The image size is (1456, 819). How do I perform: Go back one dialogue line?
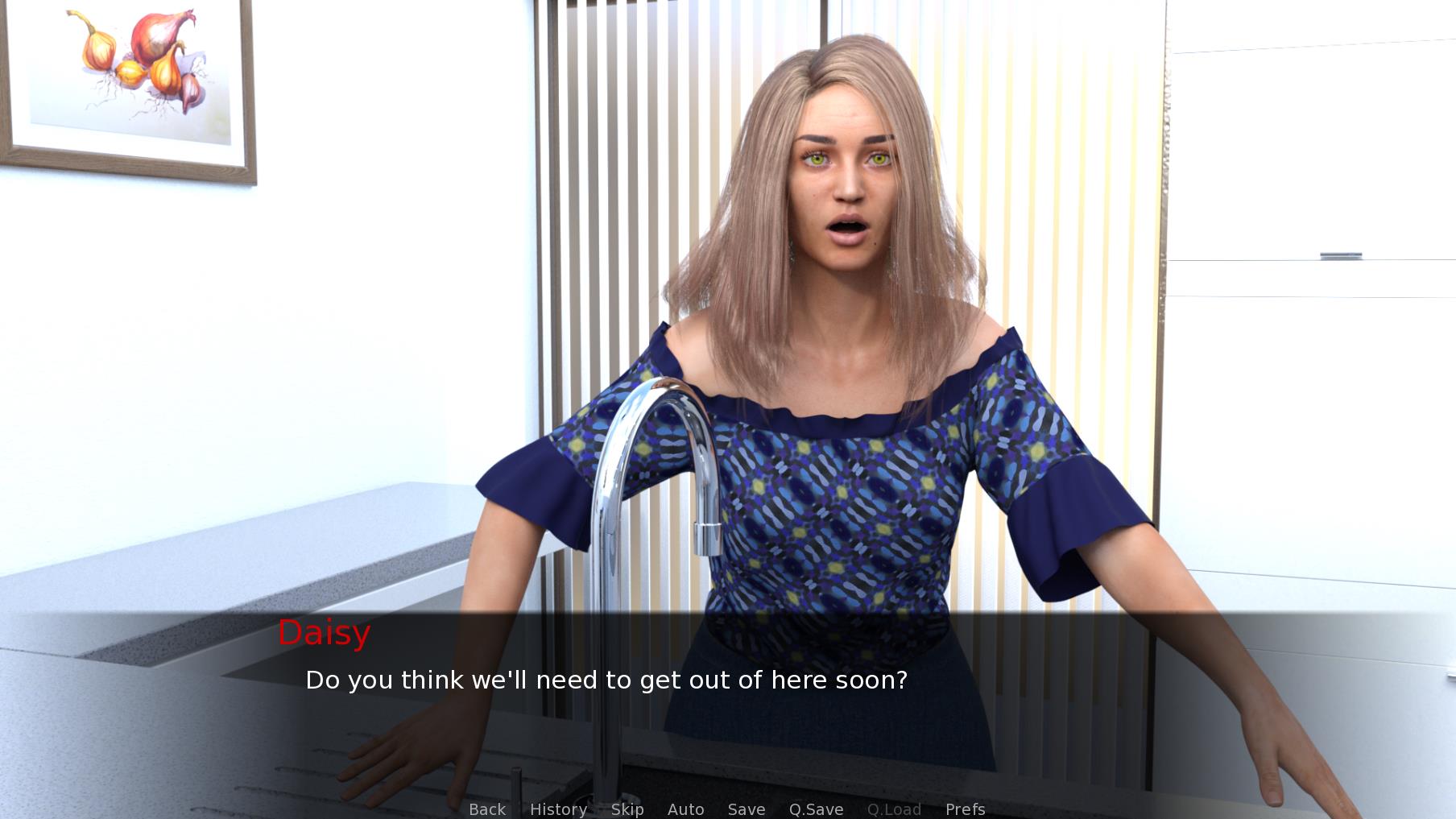click(487, 809)
